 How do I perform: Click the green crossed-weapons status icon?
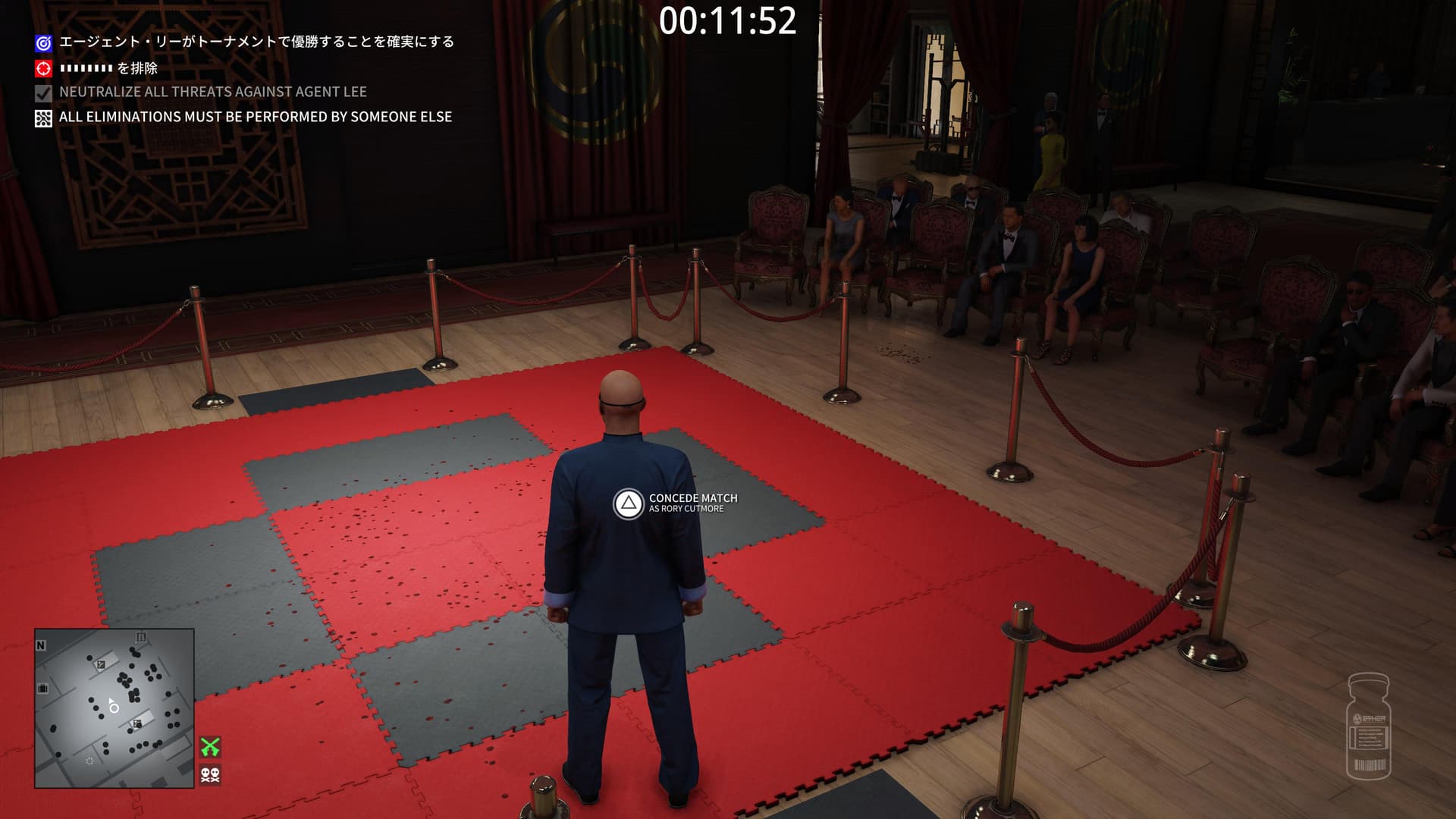(210, 747)
